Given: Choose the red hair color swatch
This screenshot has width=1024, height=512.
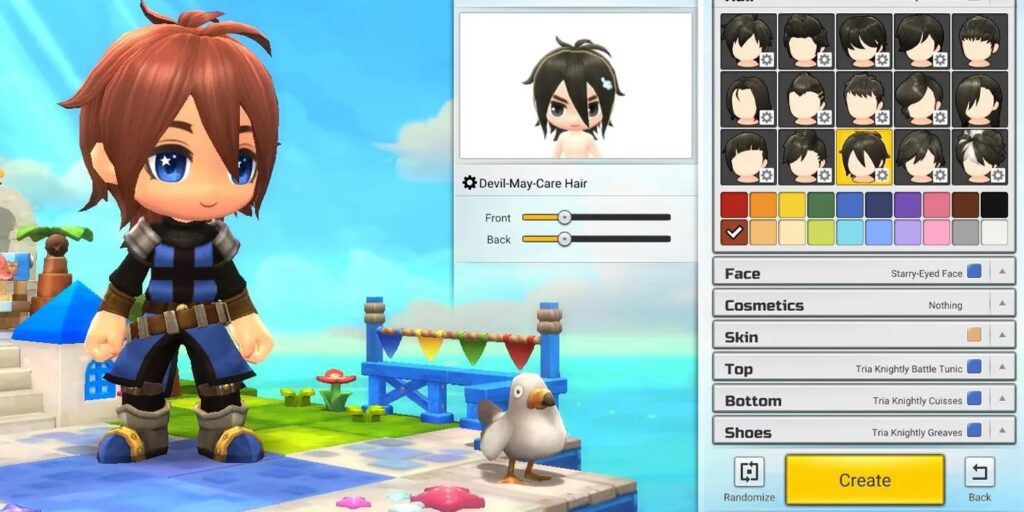Looking at the screenshot, I should [x=735, y=205].
